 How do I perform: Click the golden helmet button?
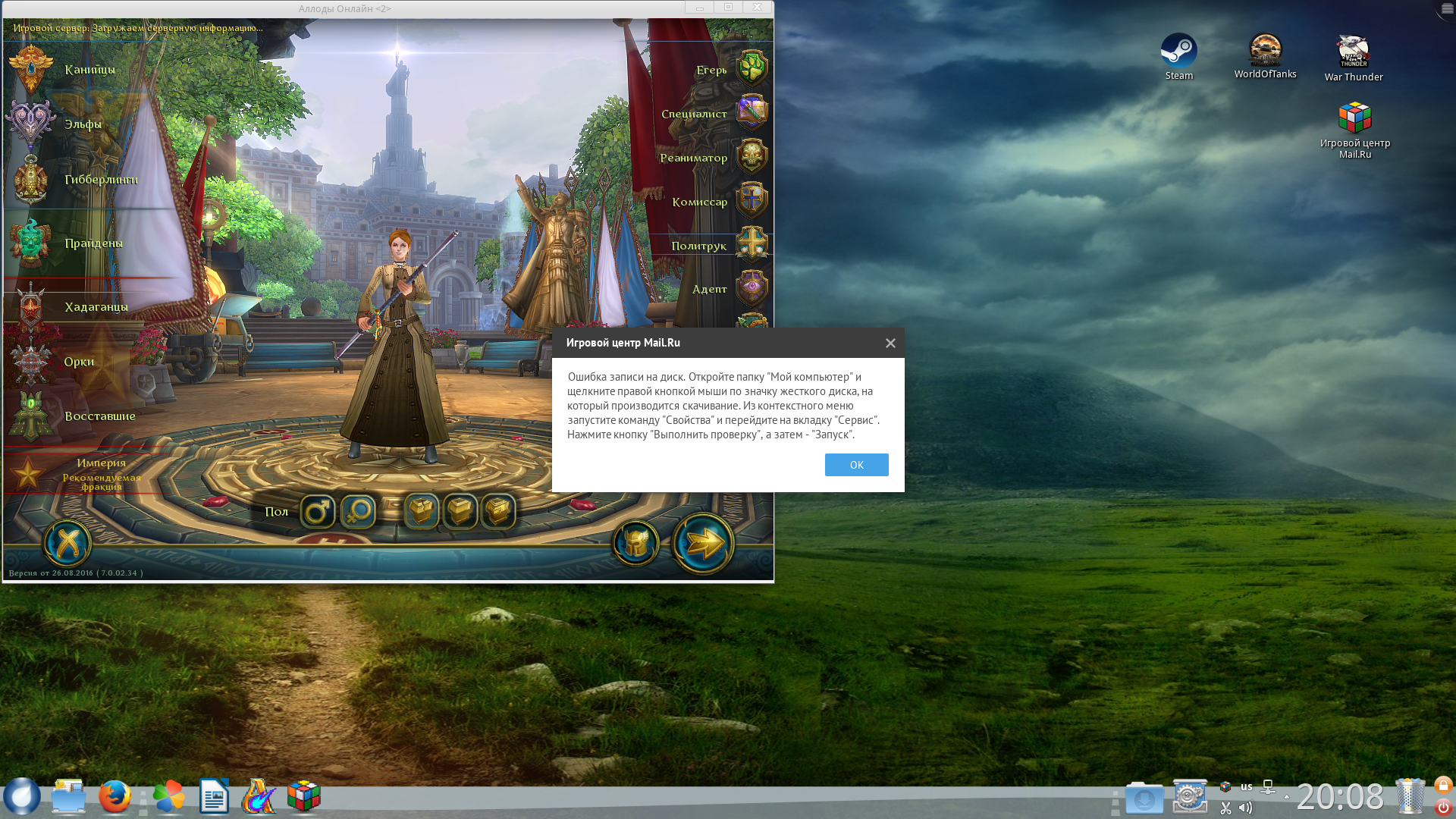[635, 543]
